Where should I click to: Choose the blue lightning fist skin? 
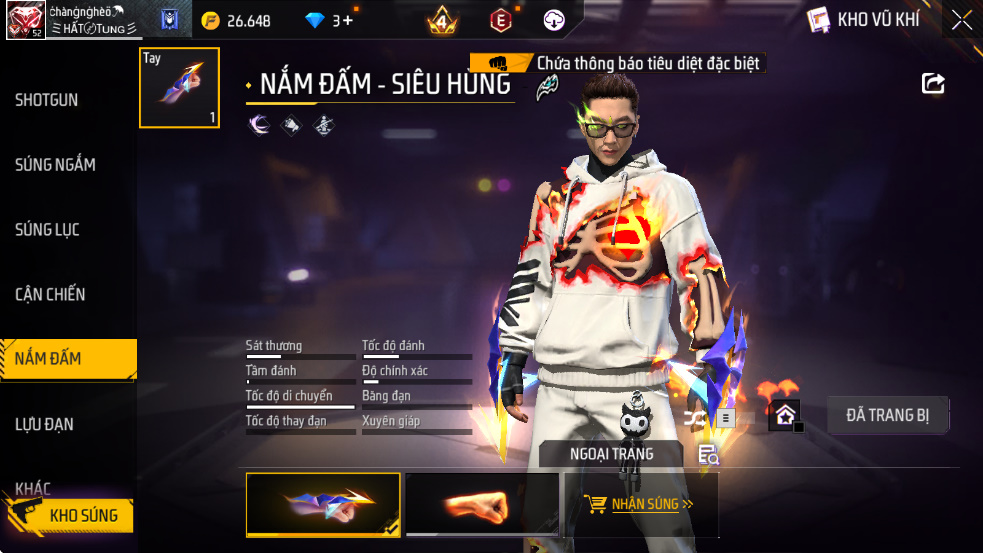323,504
